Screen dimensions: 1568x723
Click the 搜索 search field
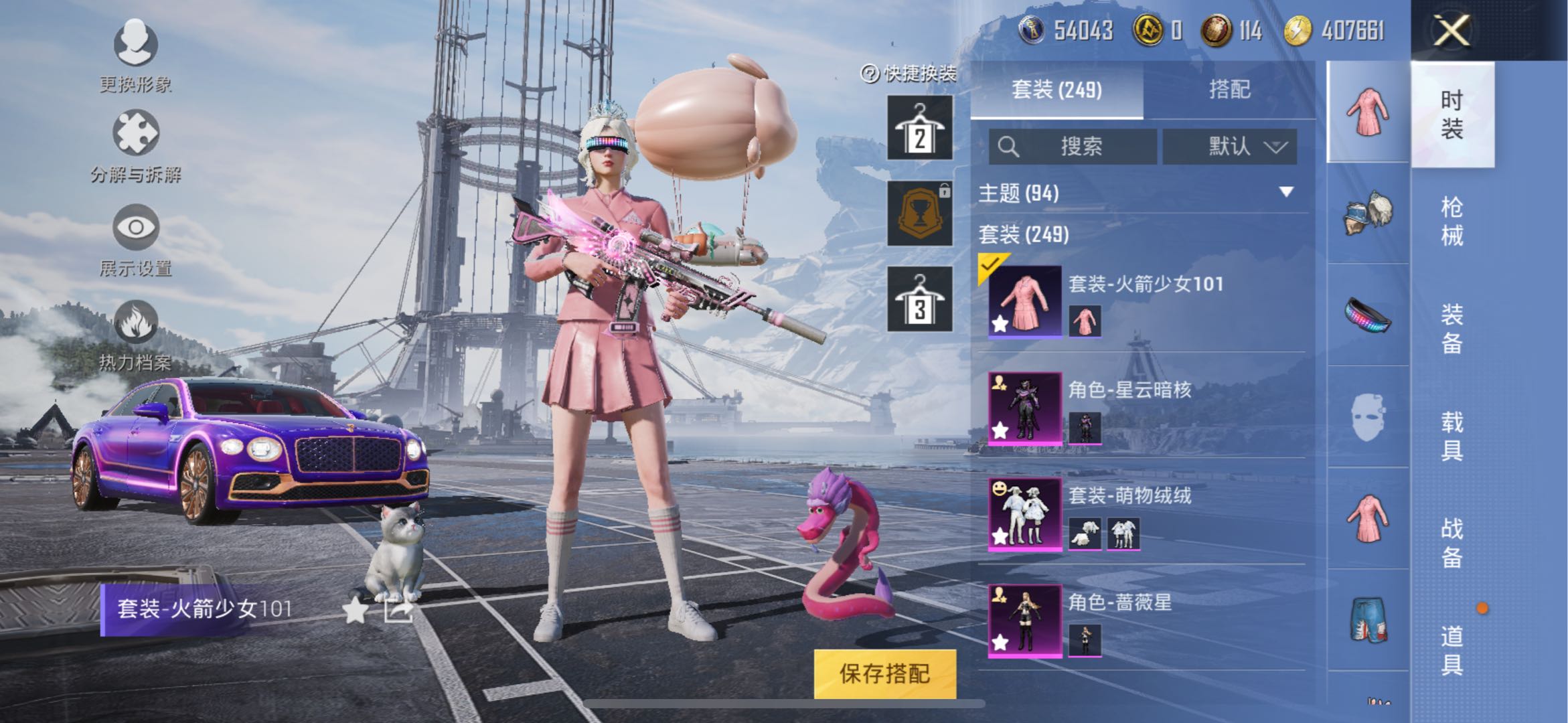click(x=1073, y=146)
